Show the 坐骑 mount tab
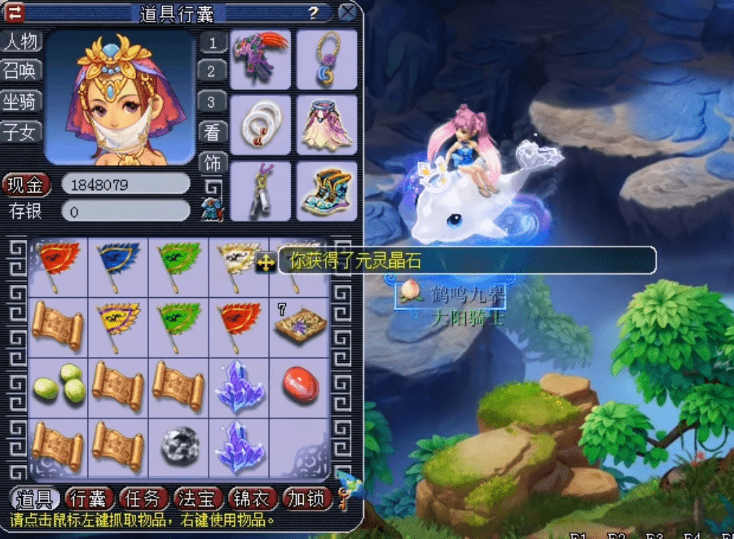The width and height of the screenshot is (734, 539). click(21, 101)
